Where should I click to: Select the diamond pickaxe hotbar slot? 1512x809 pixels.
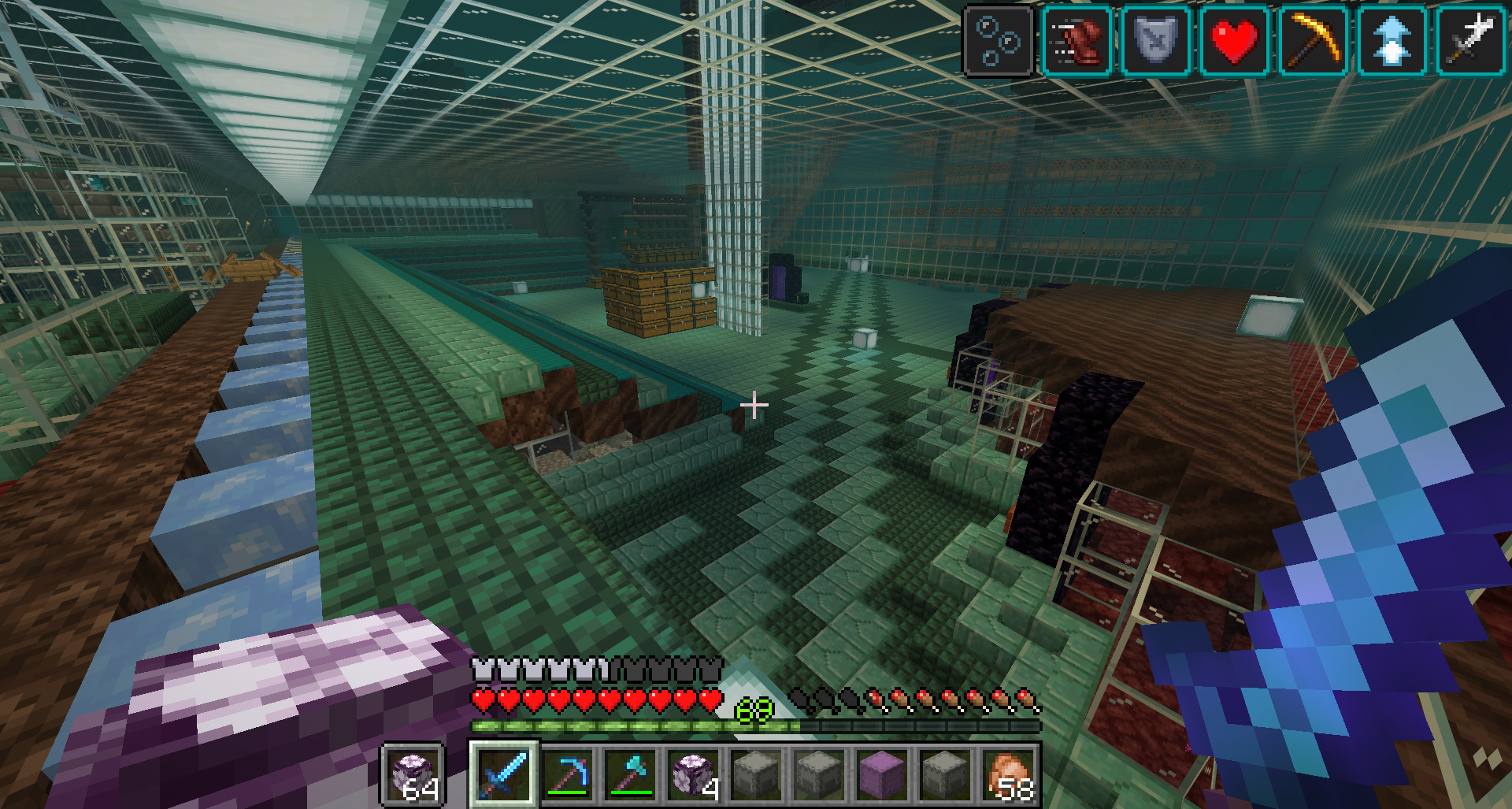pyautogui.click(x=567, y=774)
